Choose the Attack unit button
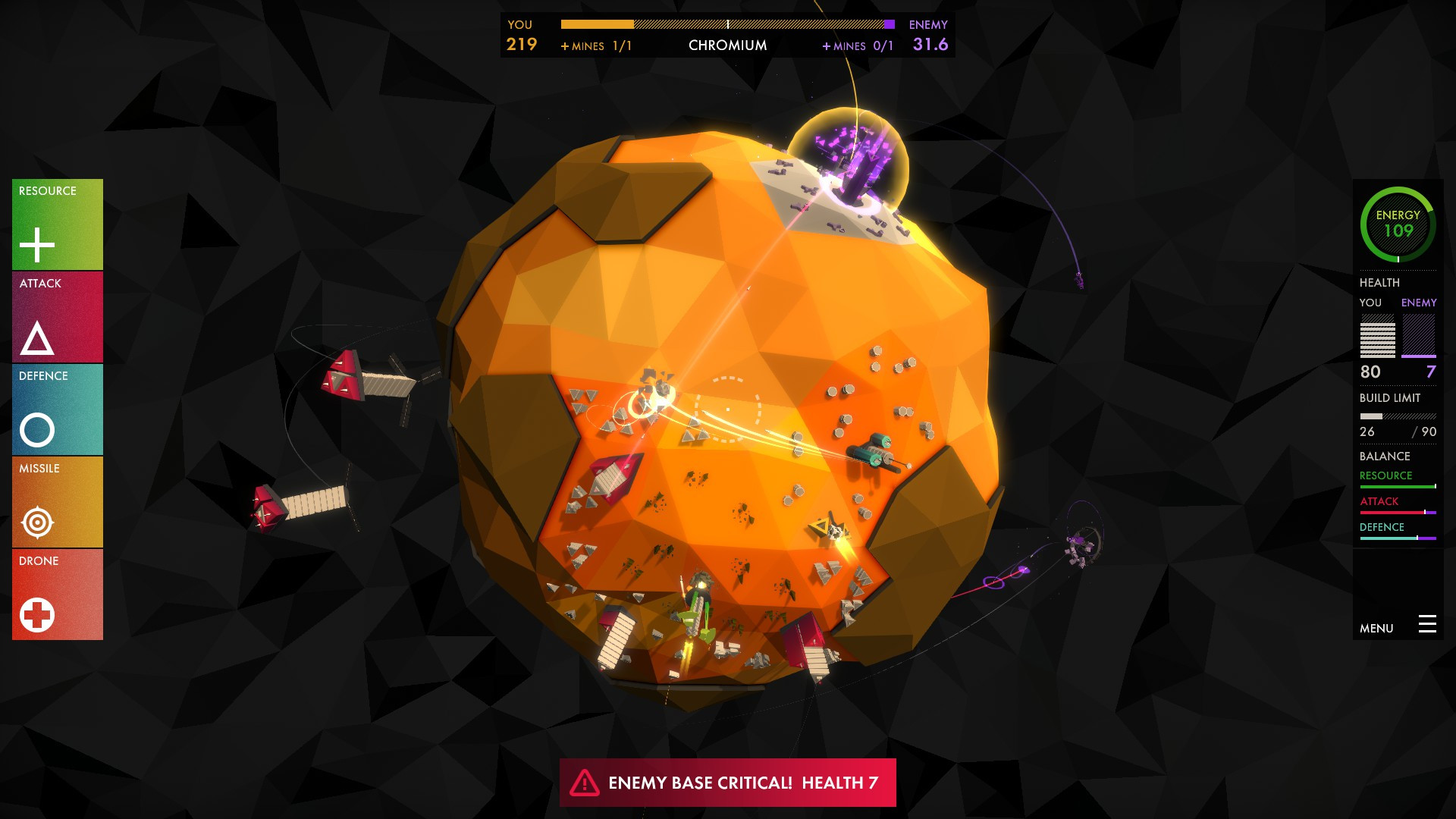Viewport: 1456px width, 819px height. (58, 318)
